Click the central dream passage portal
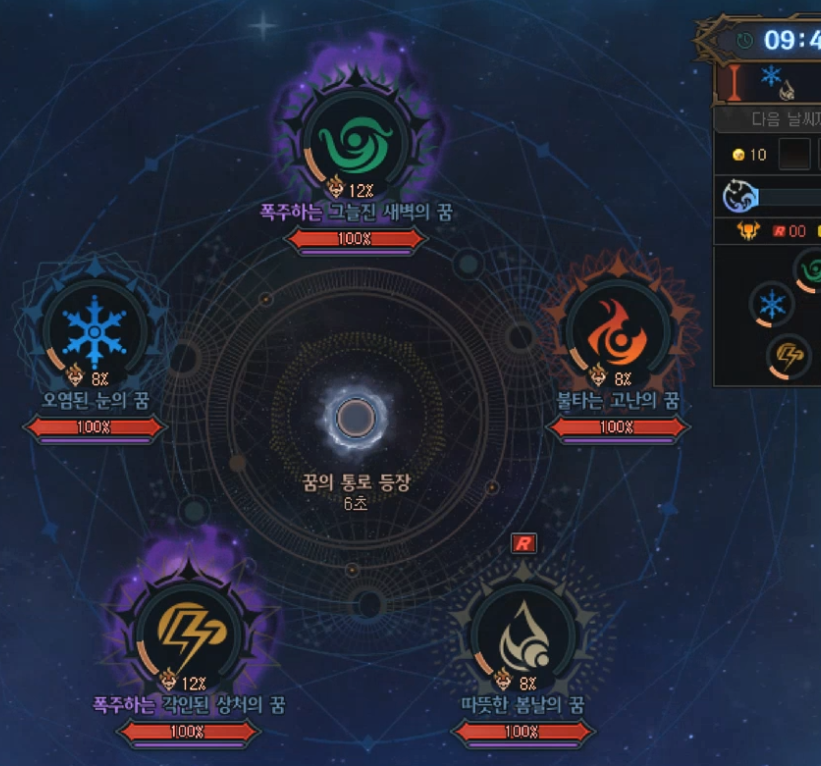This screenshot has width=821, height=766. (x=355, y=418)
